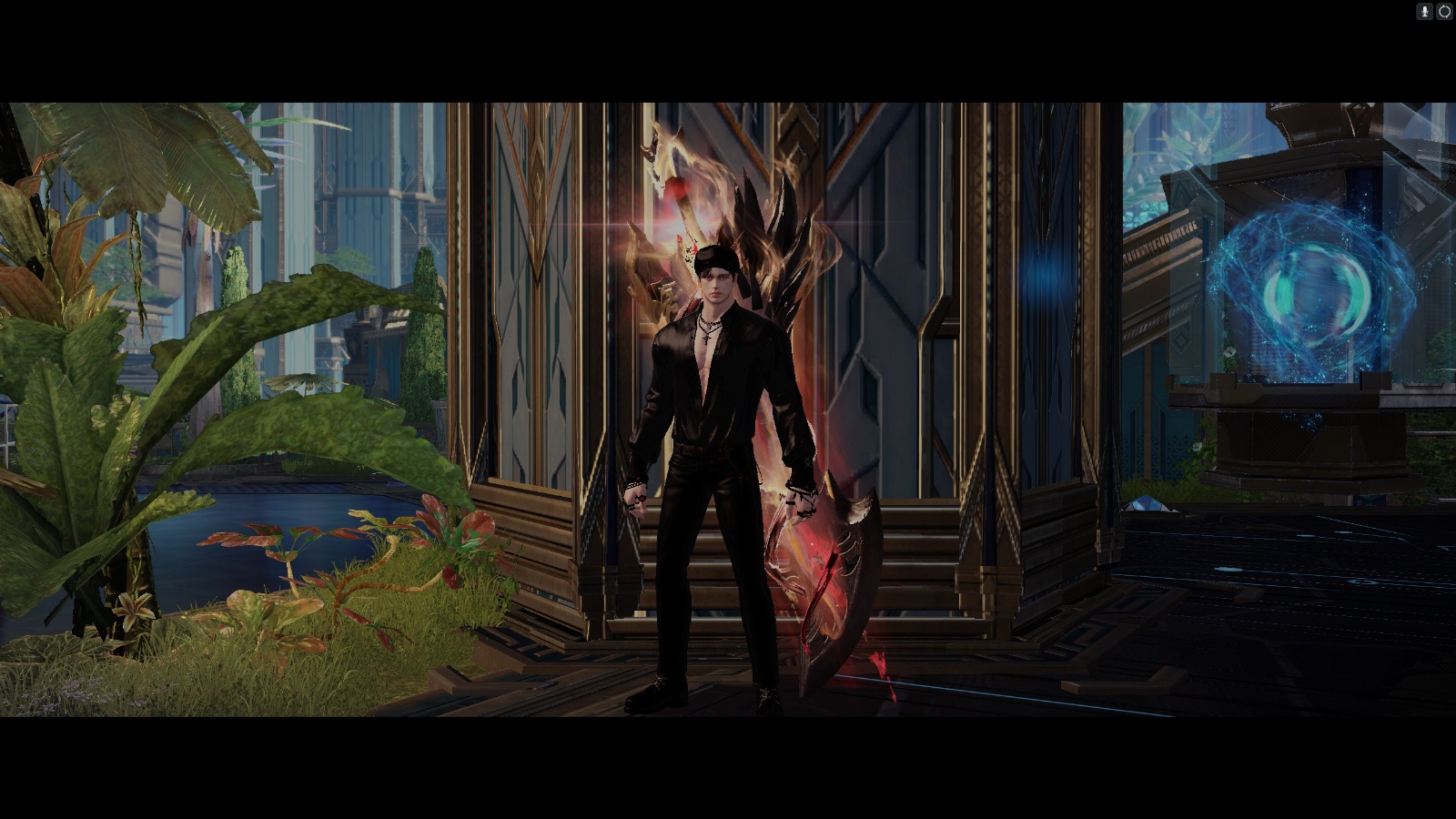
Task: Toggle the microphone icon button
Action: click(x=1425, y=12)
